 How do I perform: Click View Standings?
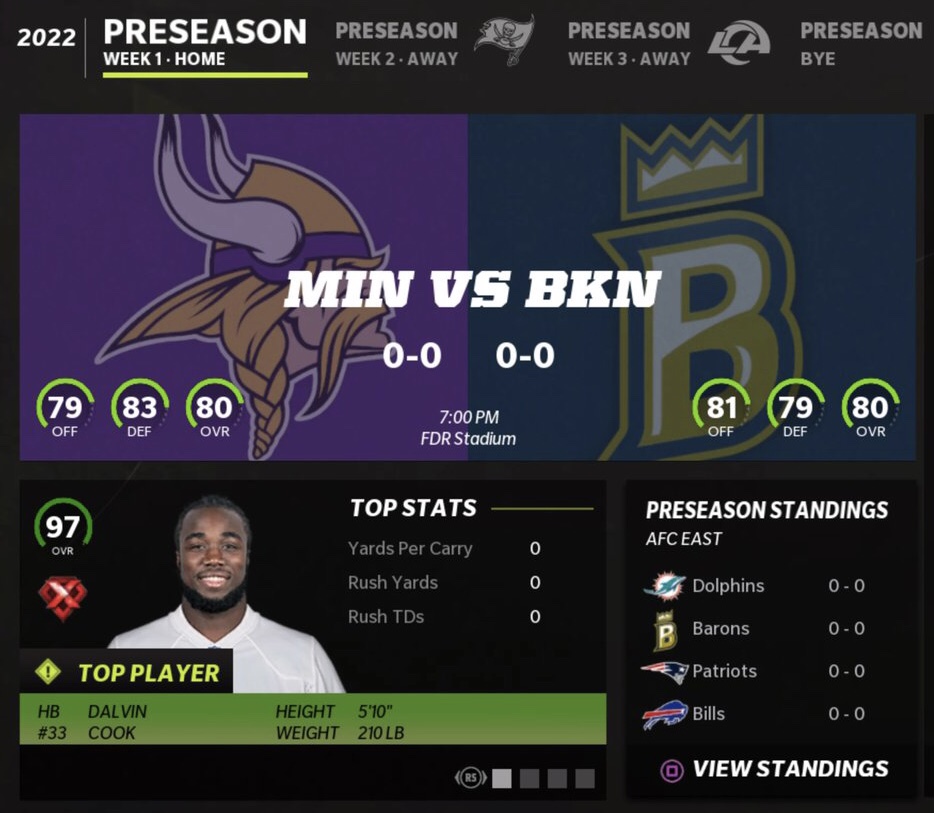(x=773, y=769)
